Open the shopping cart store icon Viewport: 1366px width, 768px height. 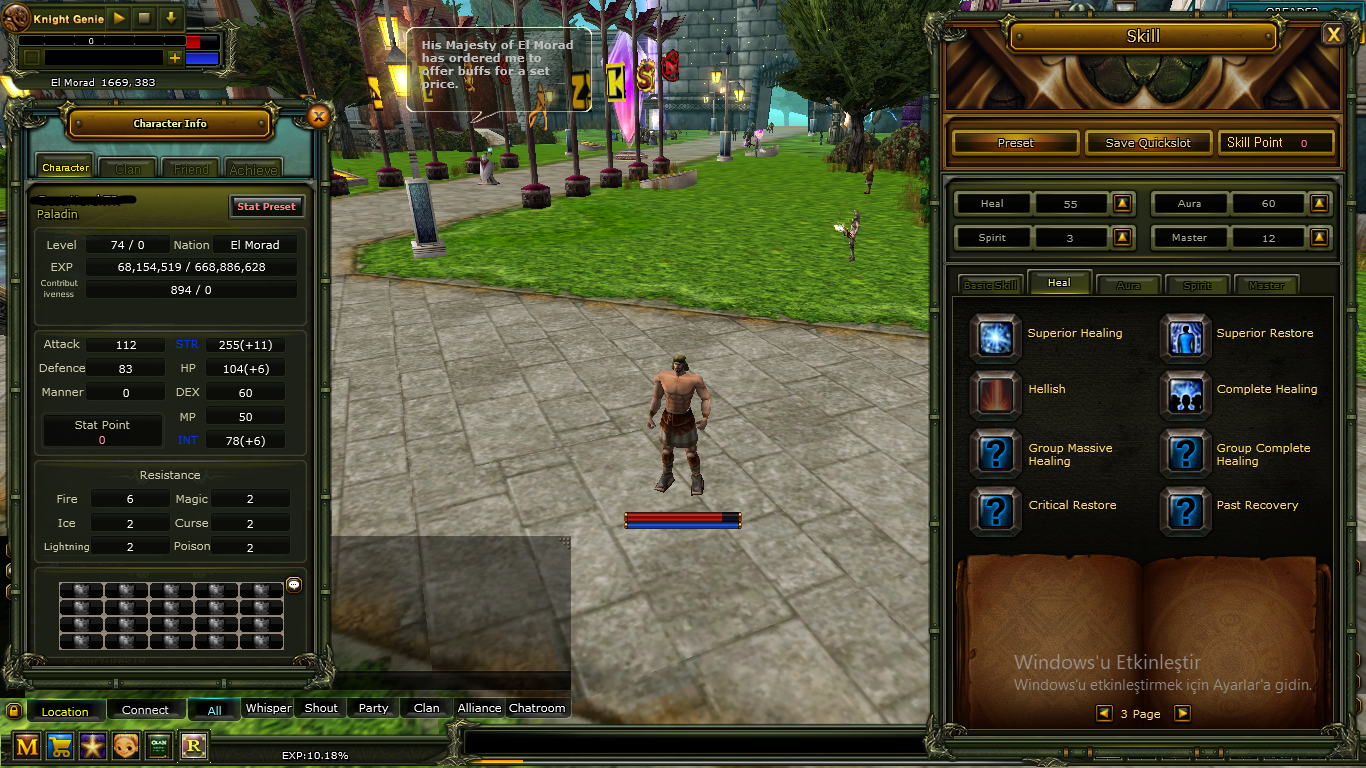[x=59, y=746]
